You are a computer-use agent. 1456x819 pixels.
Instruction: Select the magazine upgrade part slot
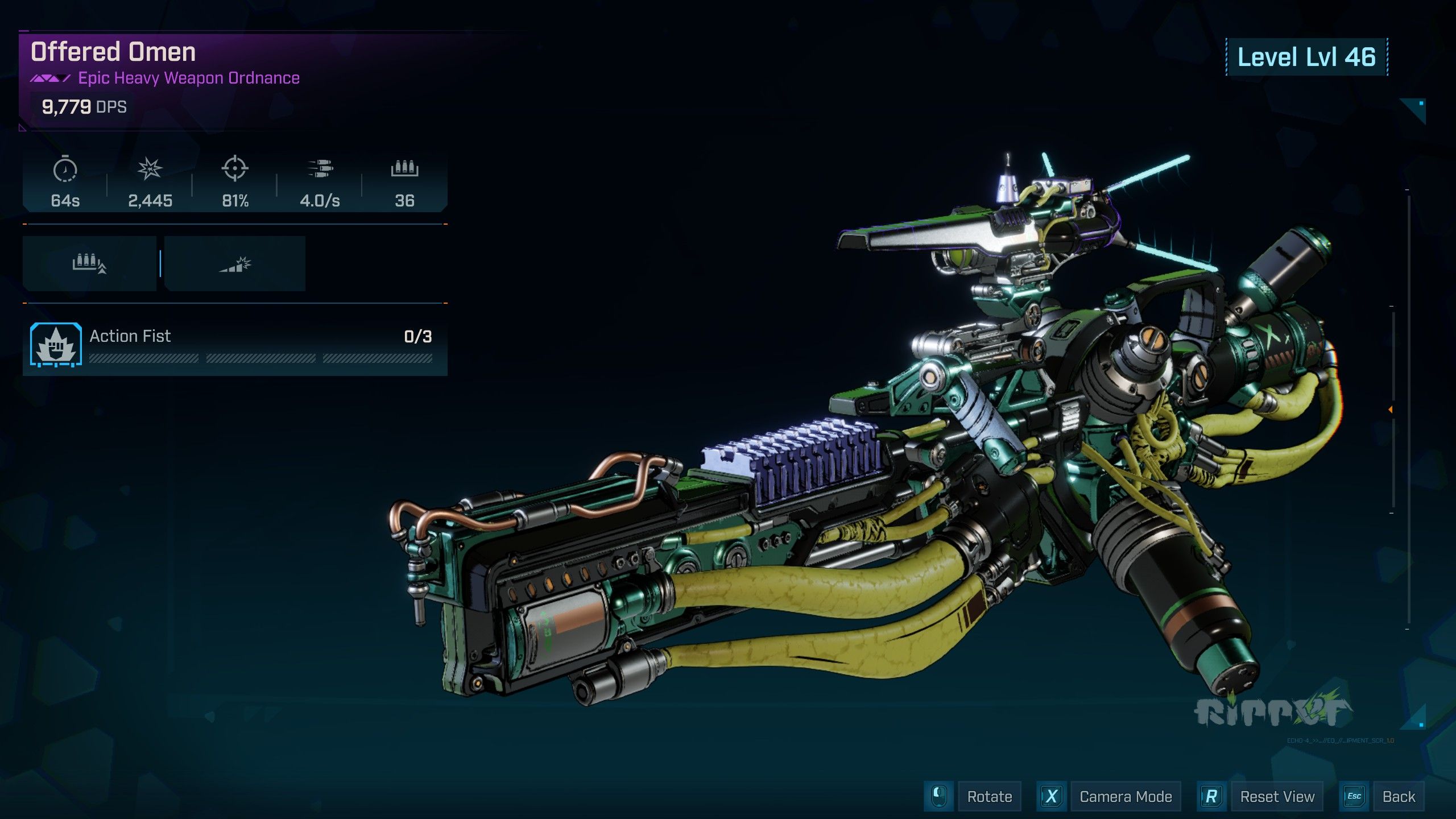(x=89, y=264)
